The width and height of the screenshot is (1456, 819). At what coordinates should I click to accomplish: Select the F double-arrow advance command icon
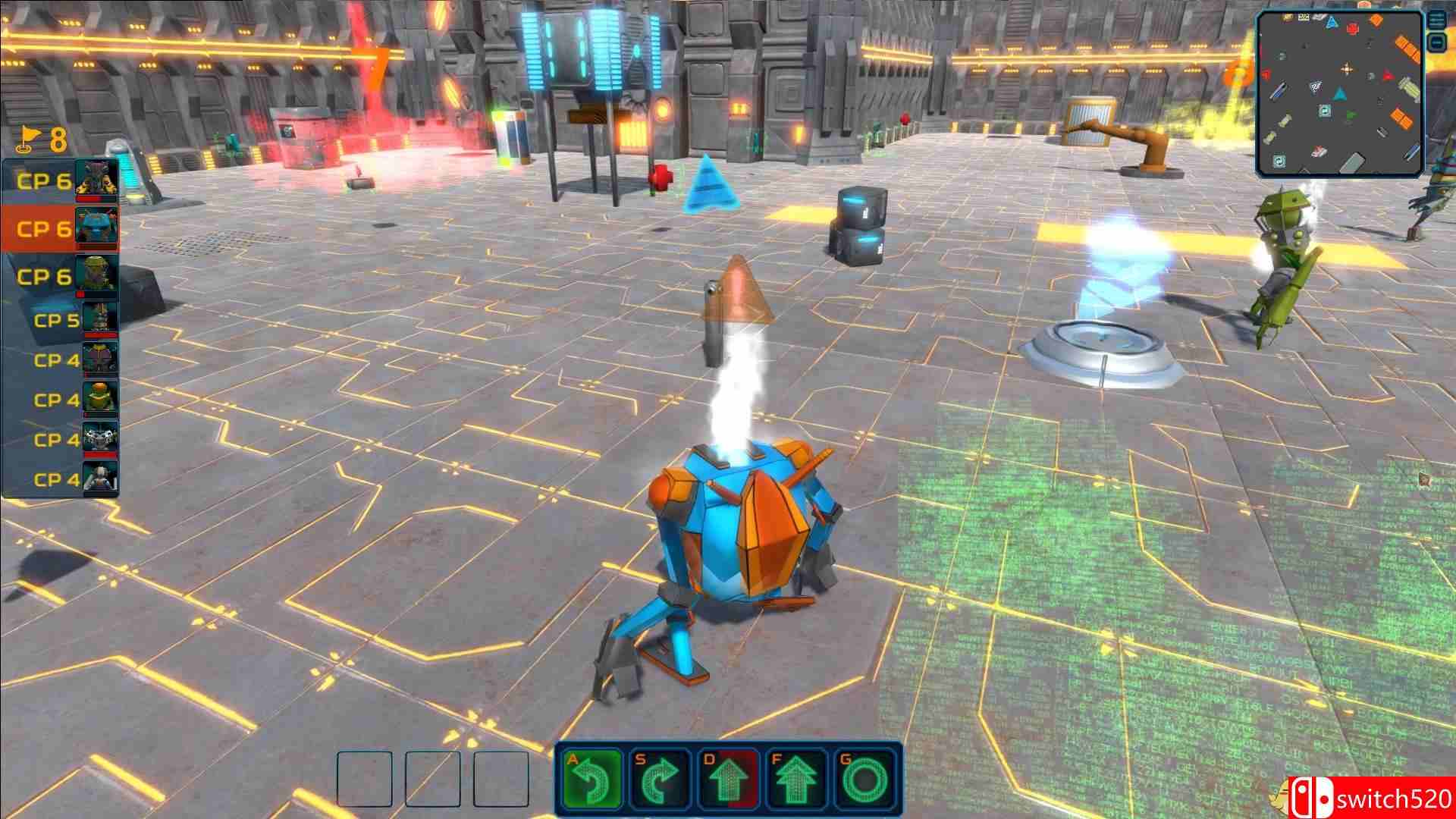796,780
